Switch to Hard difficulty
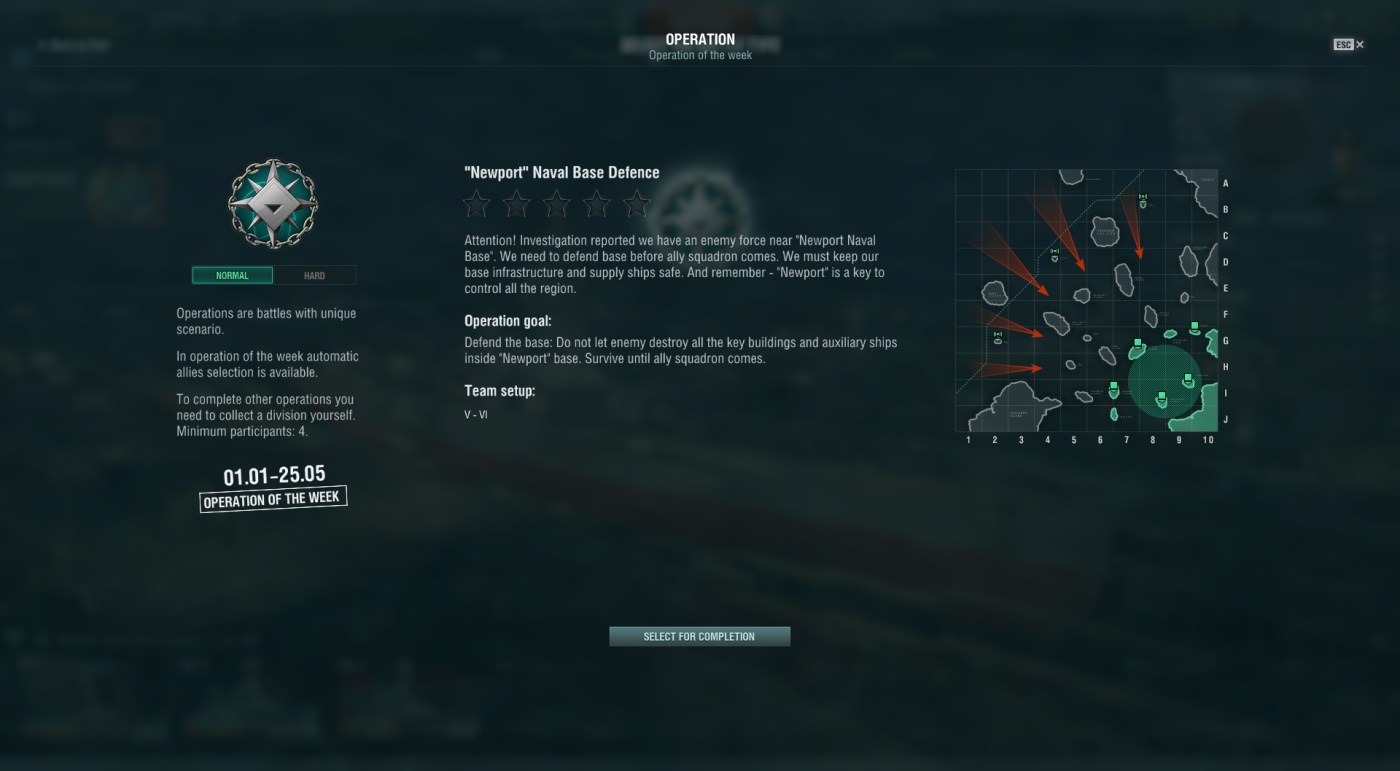1400x771 pixels. tap(314, 275)
